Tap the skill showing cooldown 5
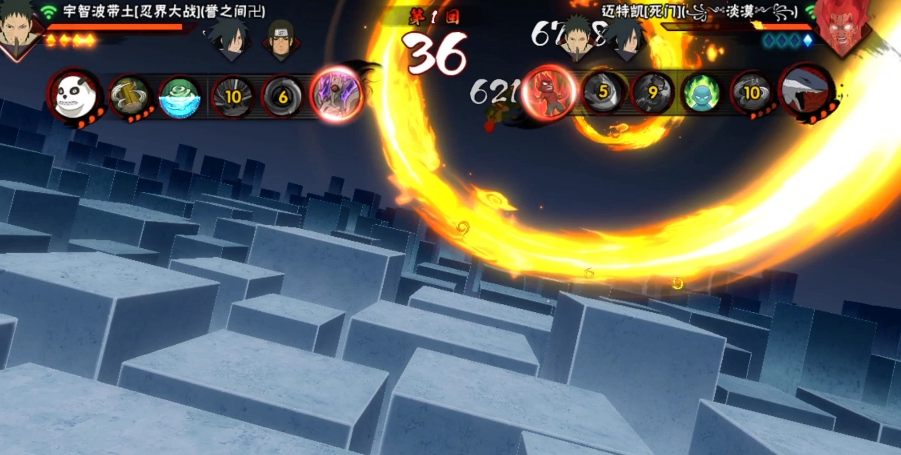 603,92
